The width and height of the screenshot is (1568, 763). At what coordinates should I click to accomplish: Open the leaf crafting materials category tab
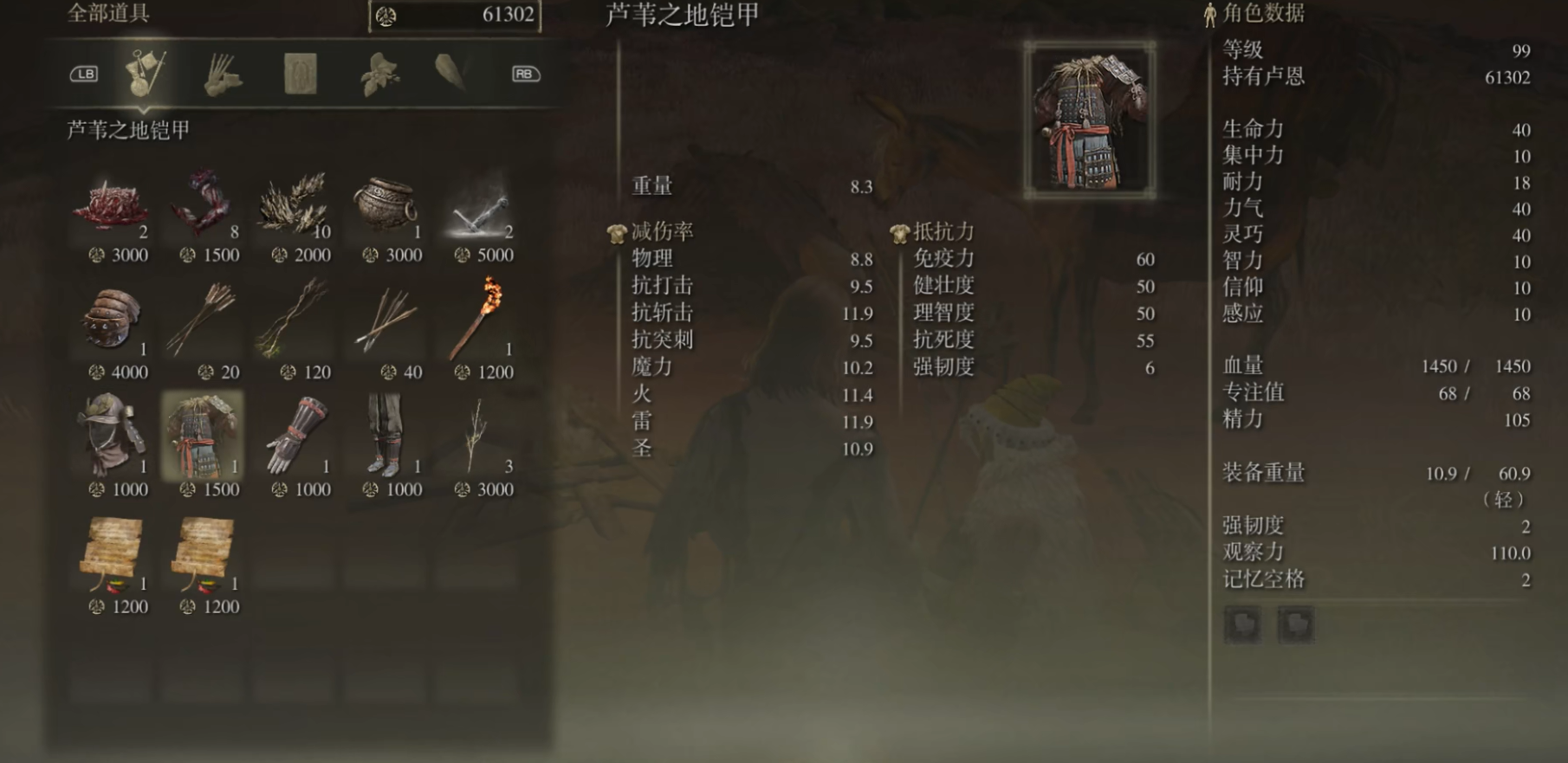[378, 74]
